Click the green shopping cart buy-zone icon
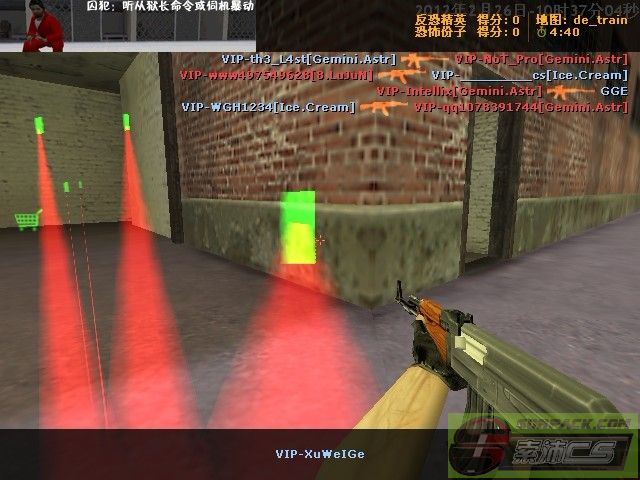The height and width of the screenshot is (480, 640). coord(27,219)
